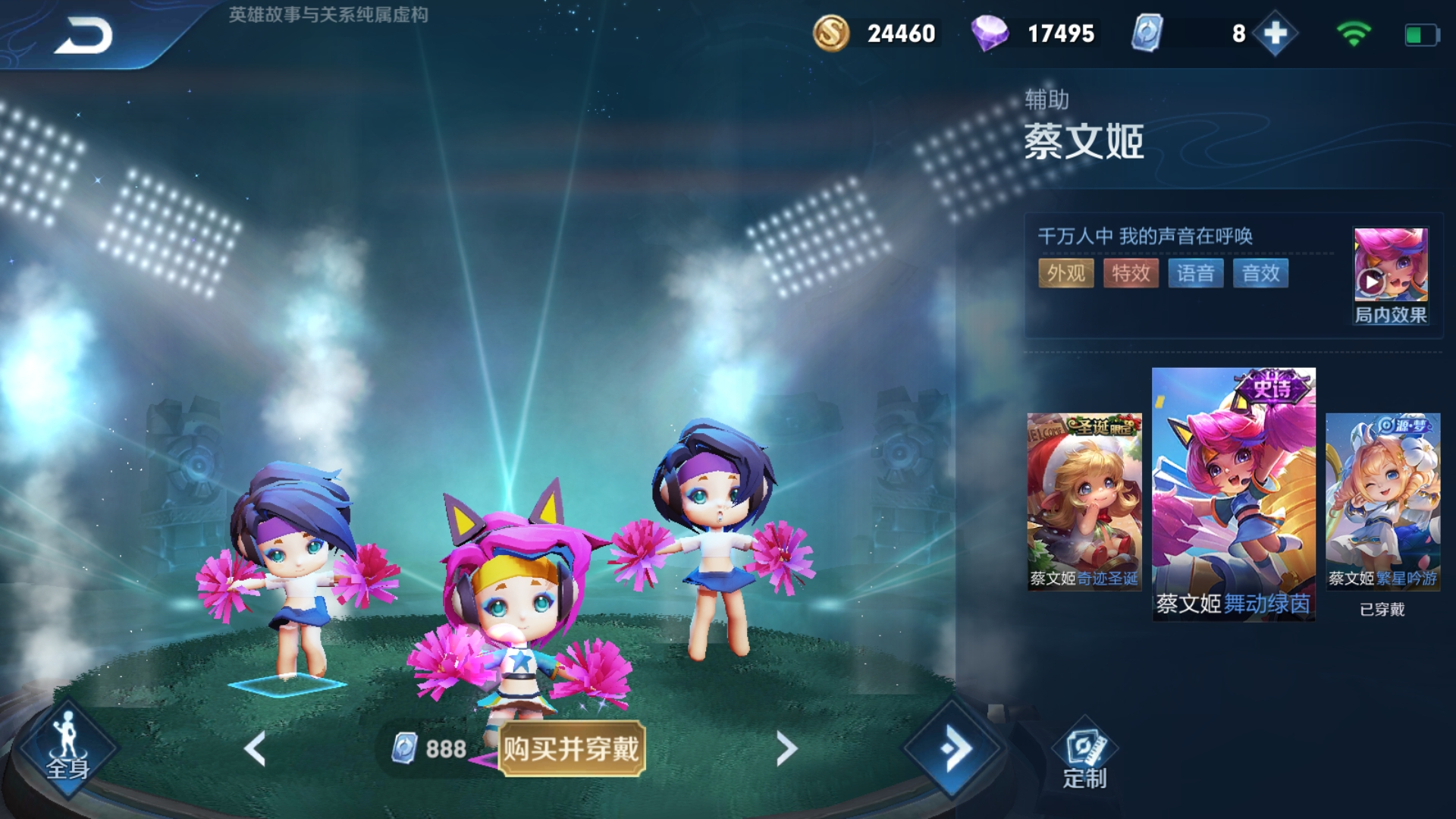Switch on the 音效 sound effect preview
This screenshot has width=1456, height=819.
coord(1260,274)
